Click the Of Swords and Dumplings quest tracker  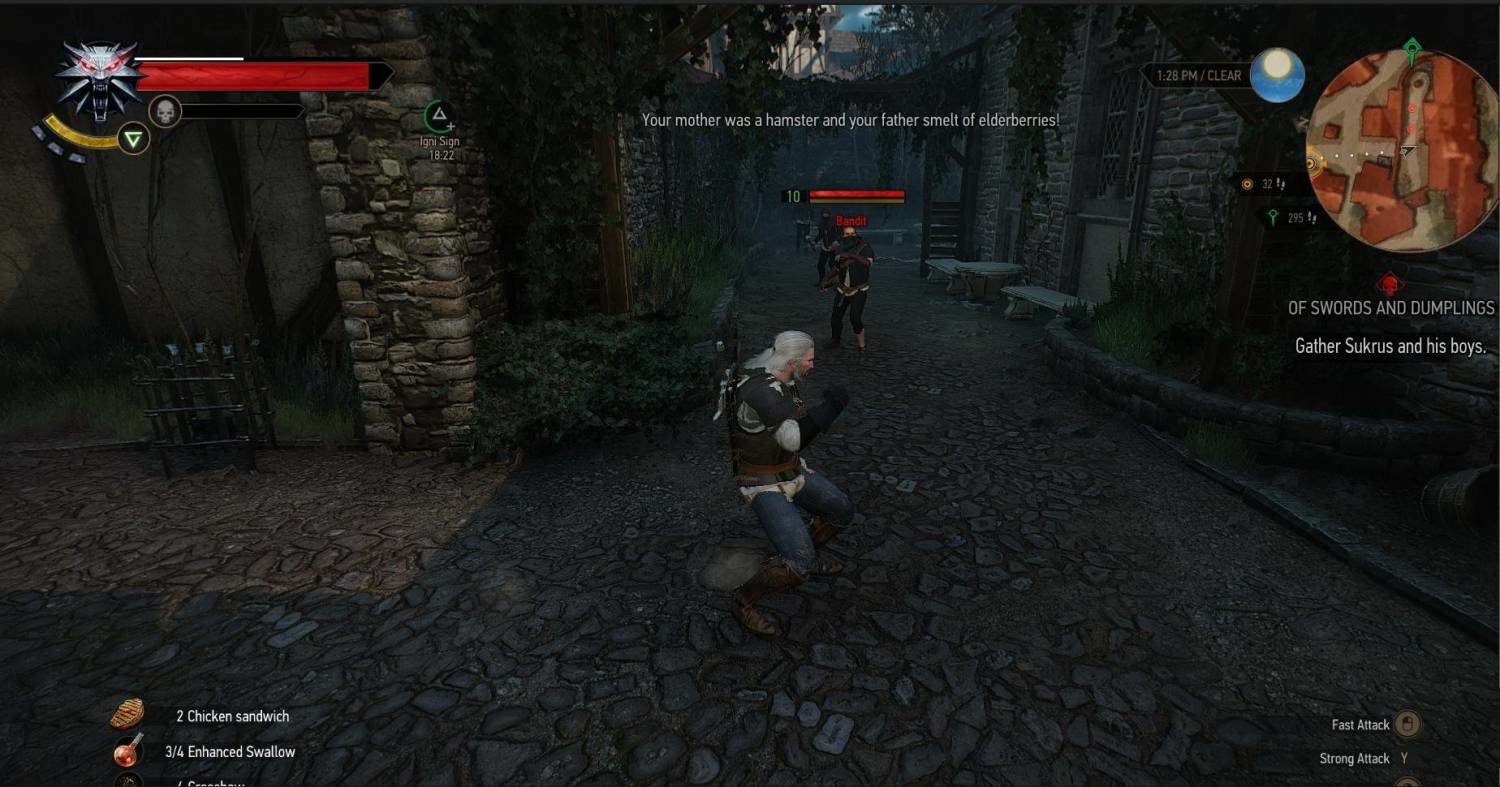1390,308
